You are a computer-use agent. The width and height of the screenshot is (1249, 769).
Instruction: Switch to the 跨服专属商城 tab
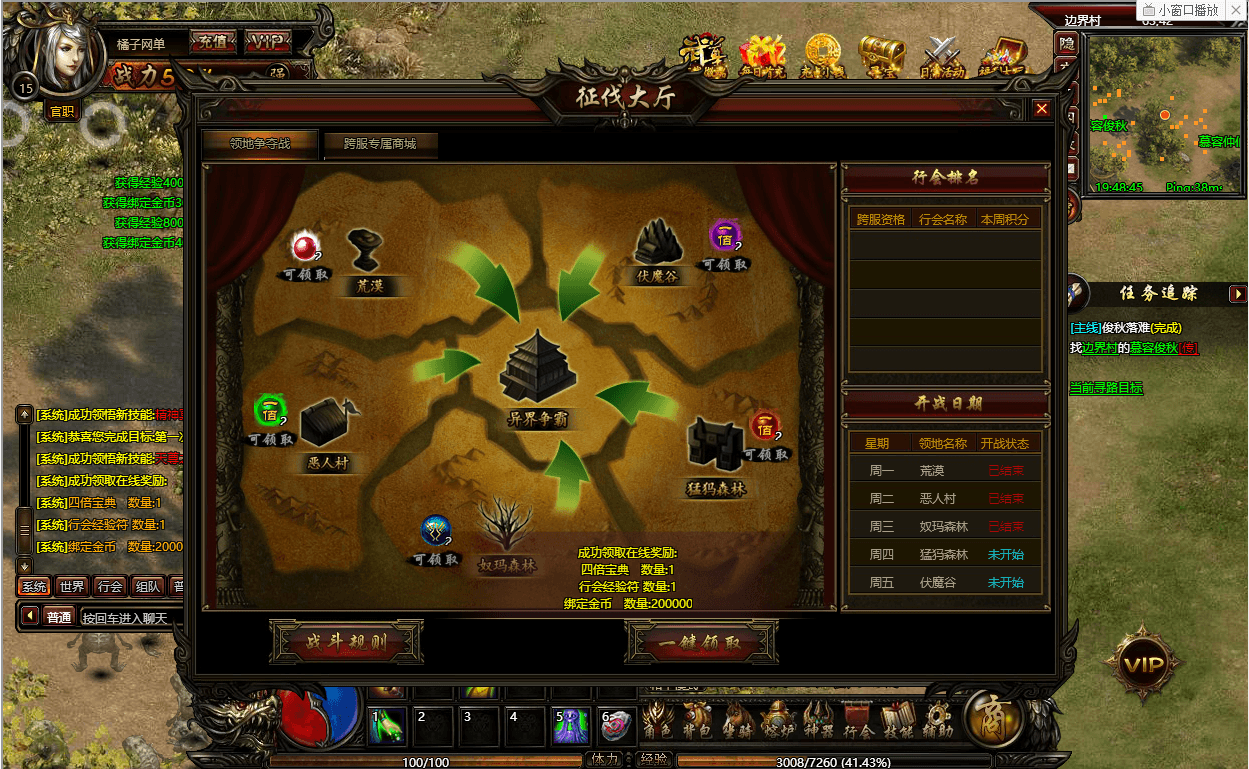click(x=379, y=144)
